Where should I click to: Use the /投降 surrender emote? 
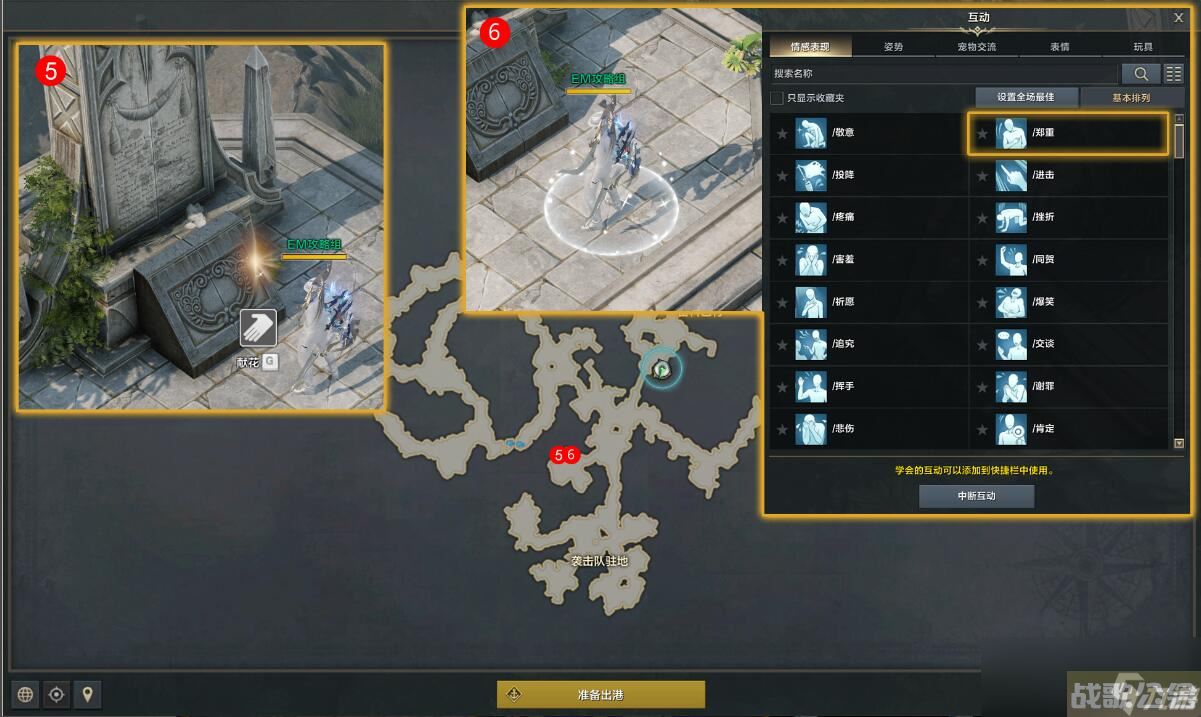coord(868,175)
